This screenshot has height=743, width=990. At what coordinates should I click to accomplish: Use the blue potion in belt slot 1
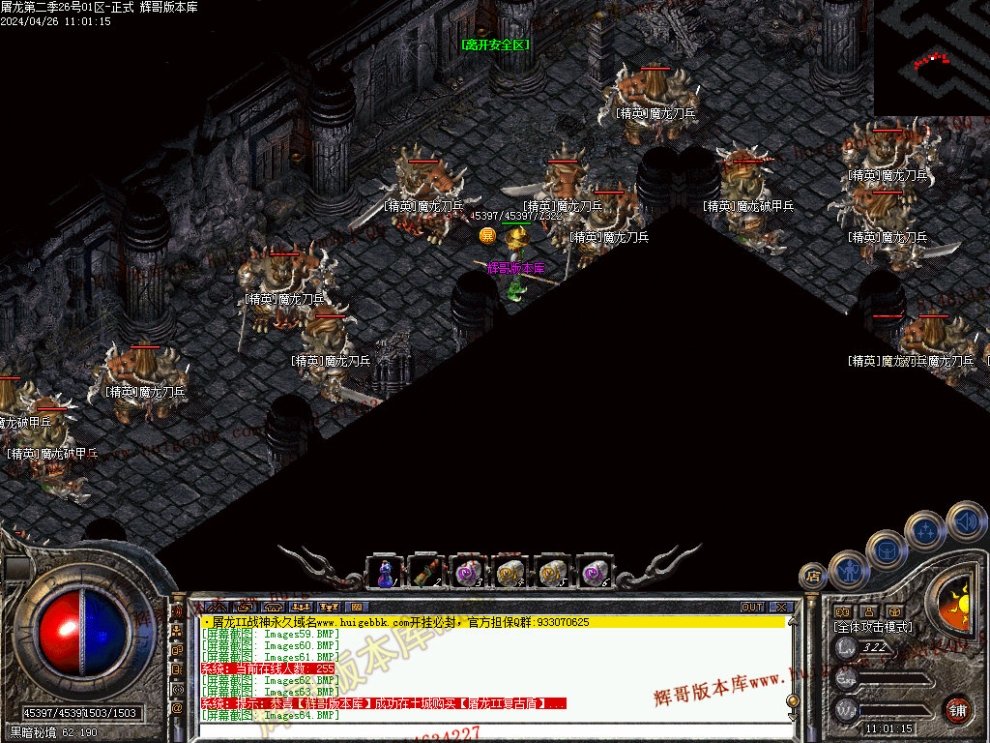coord(385,573)
